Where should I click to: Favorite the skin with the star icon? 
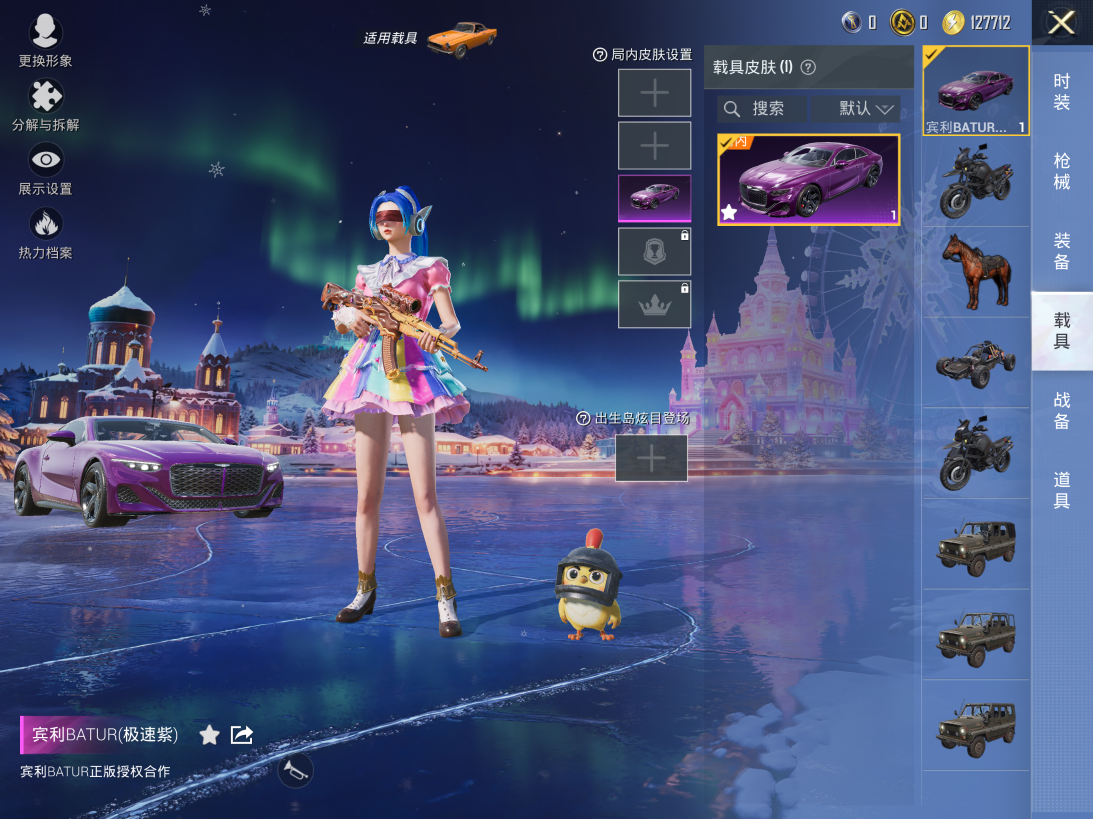pyautogui.click(x=209, y=735)
